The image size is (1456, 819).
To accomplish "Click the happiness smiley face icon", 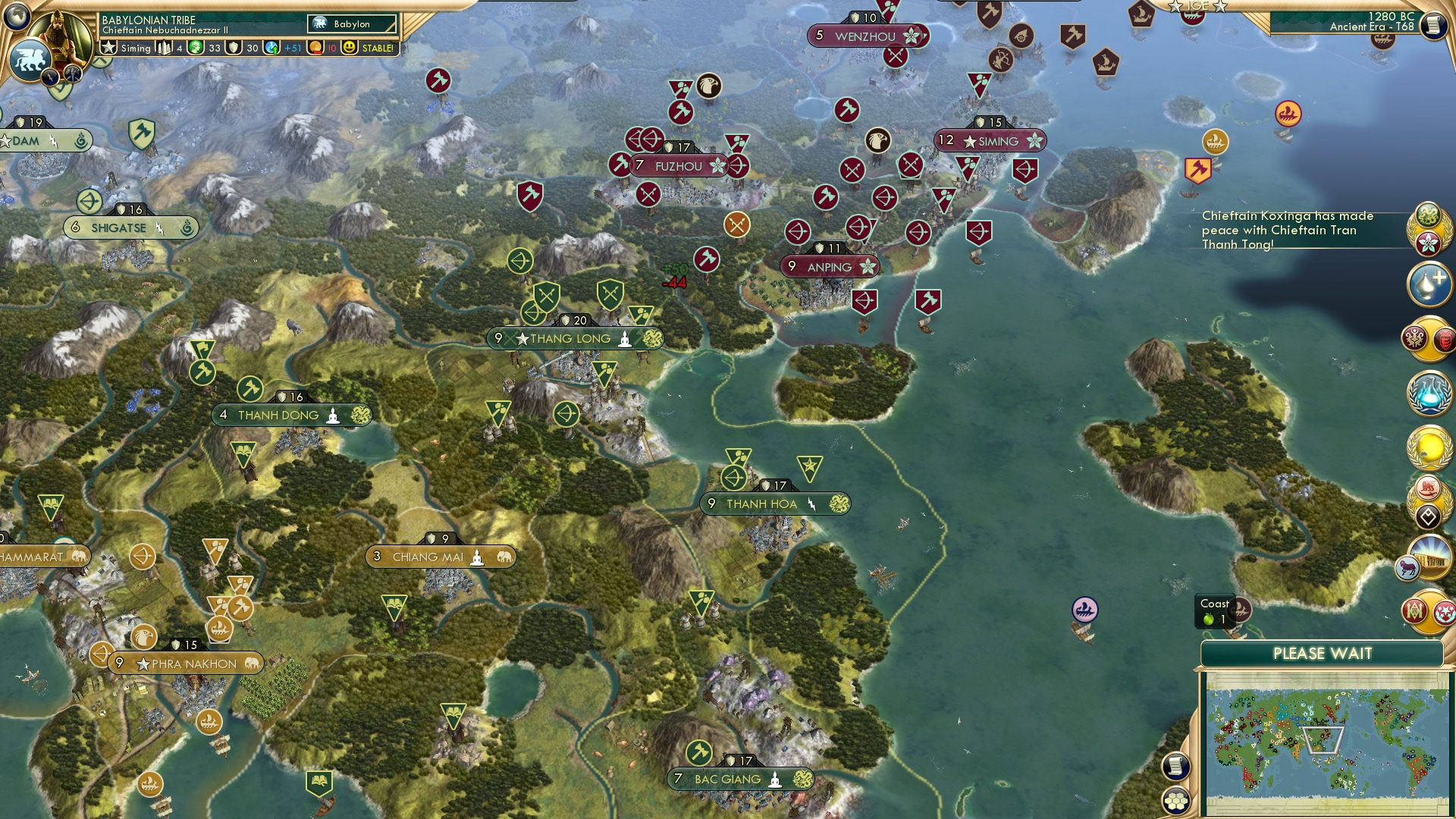I will tap(349, 48).
